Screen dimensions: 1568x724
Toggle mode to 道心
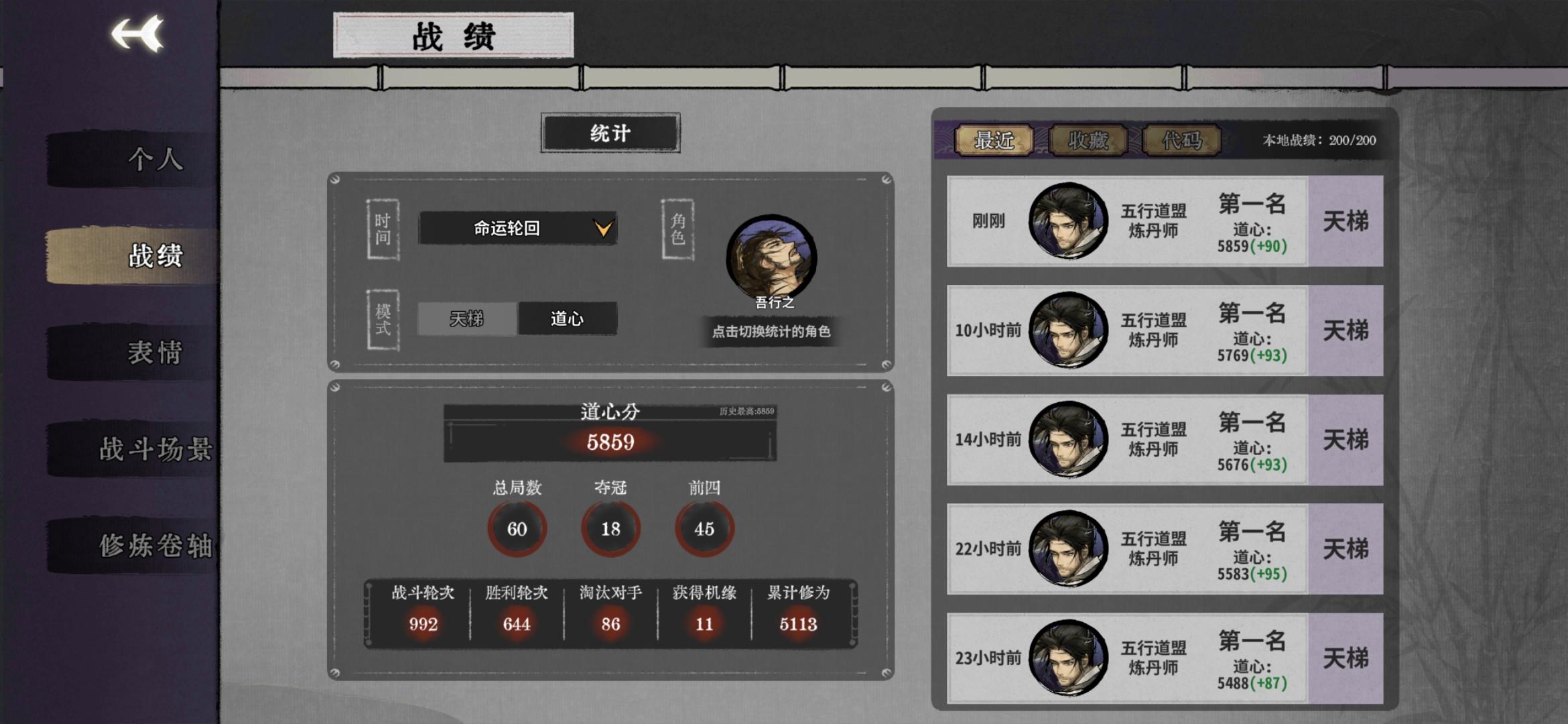tap(566, 320)
